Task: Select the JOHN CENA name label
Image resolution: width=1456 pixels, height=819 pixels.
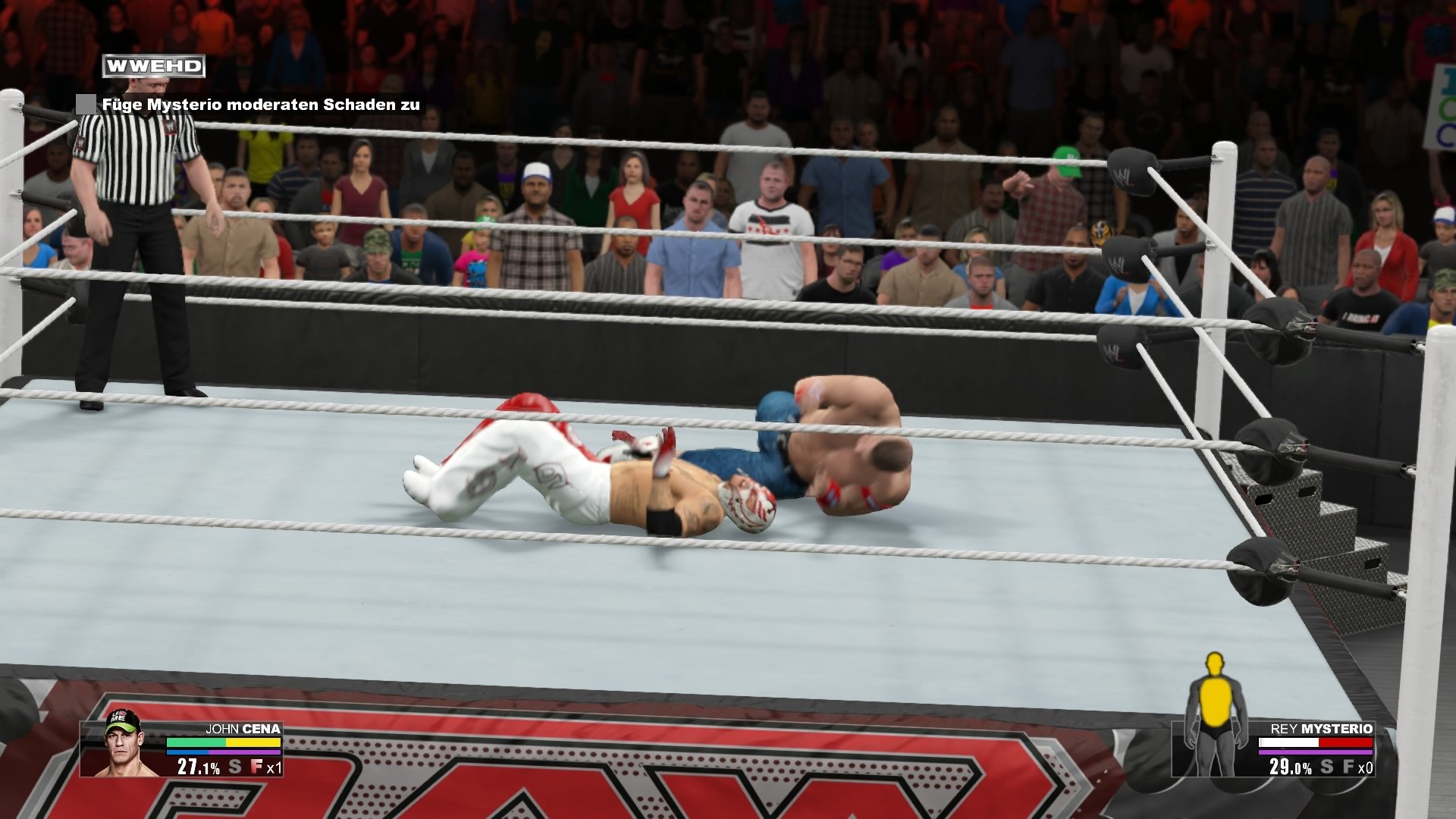Action: point(243,729)
